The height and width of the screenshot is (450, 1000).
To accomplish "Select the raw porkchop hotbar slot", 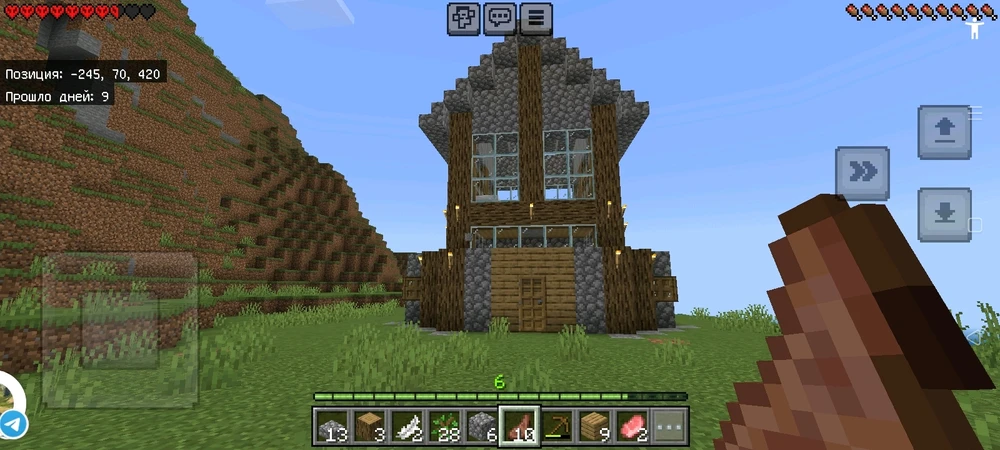I will coord(630,426).
